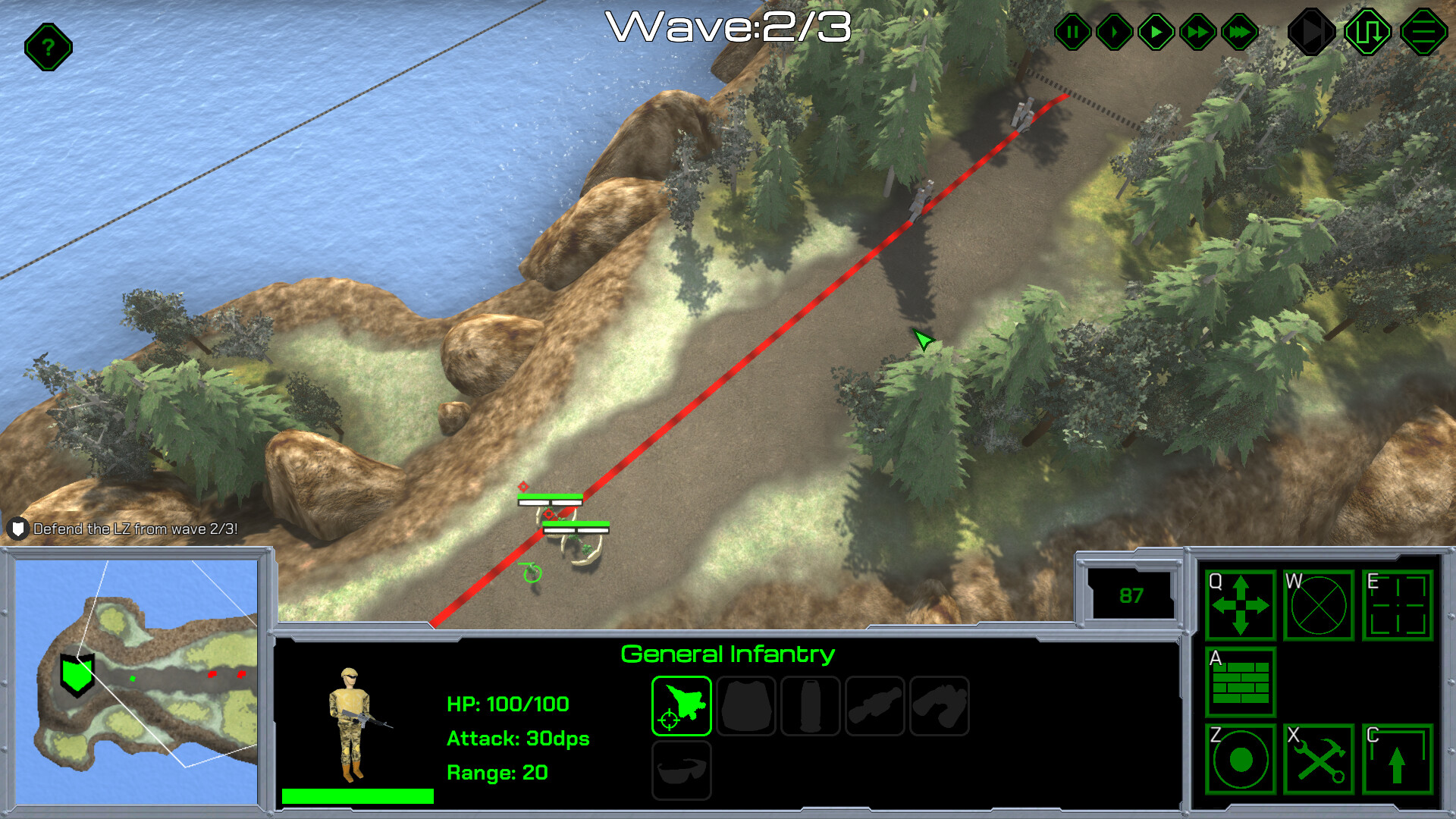Toggle normal play speed
This screenshot has height=819, width=1456.
pos(1156,32)
